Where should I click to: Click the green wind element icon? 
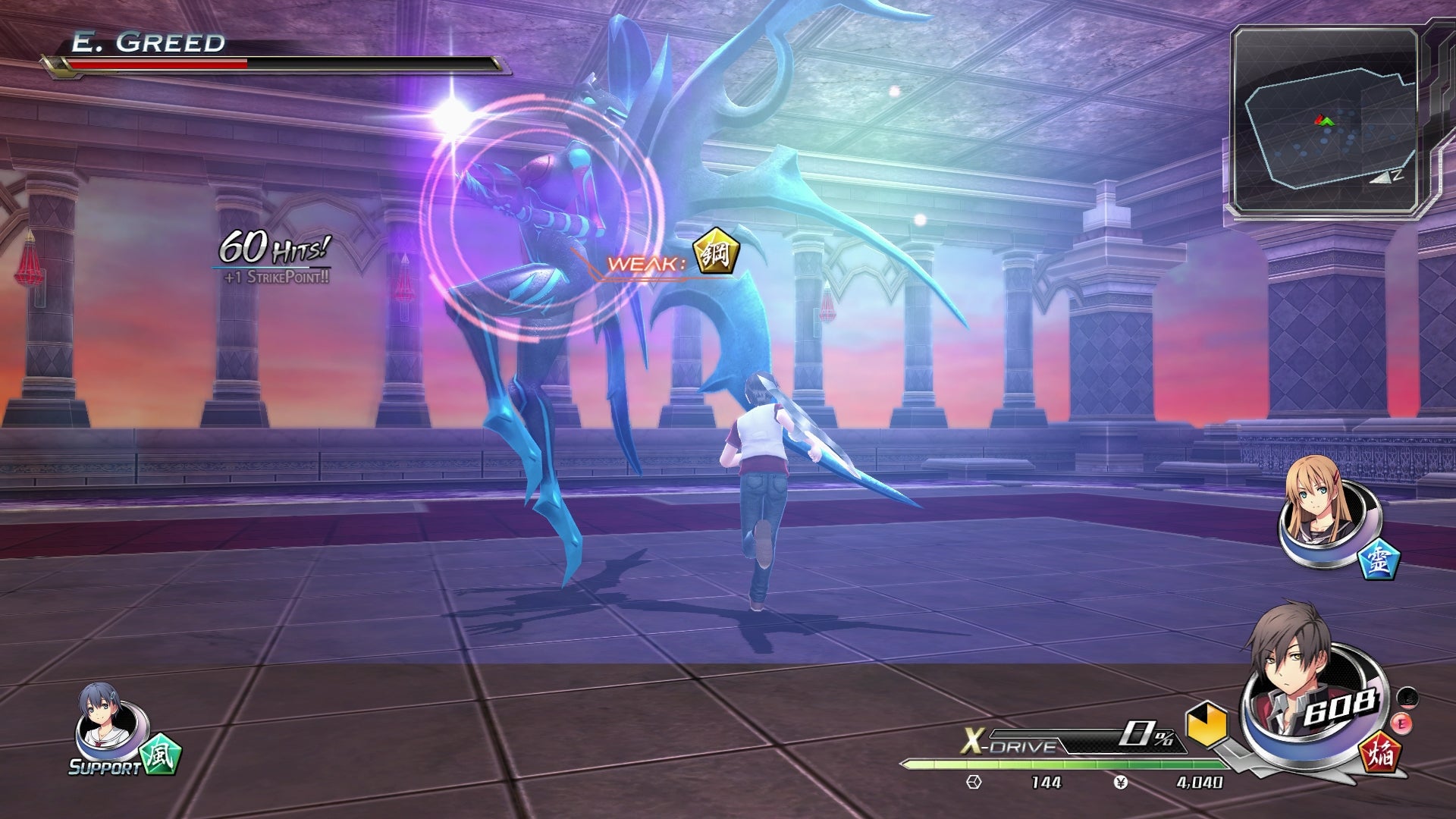click(160, 754)
